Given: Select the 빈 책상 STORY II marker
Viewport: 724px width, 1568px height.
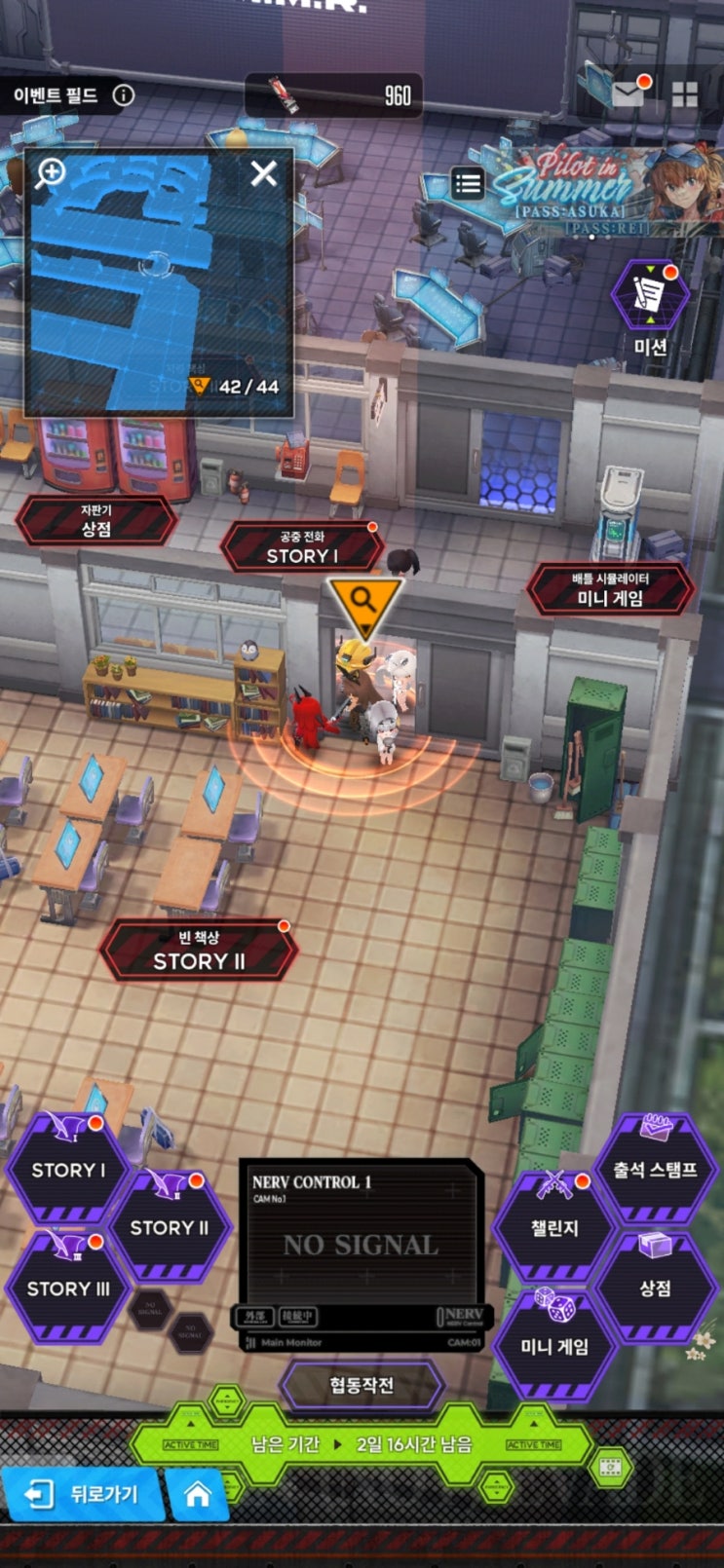Looking at the screenshot, I should 199,952.
